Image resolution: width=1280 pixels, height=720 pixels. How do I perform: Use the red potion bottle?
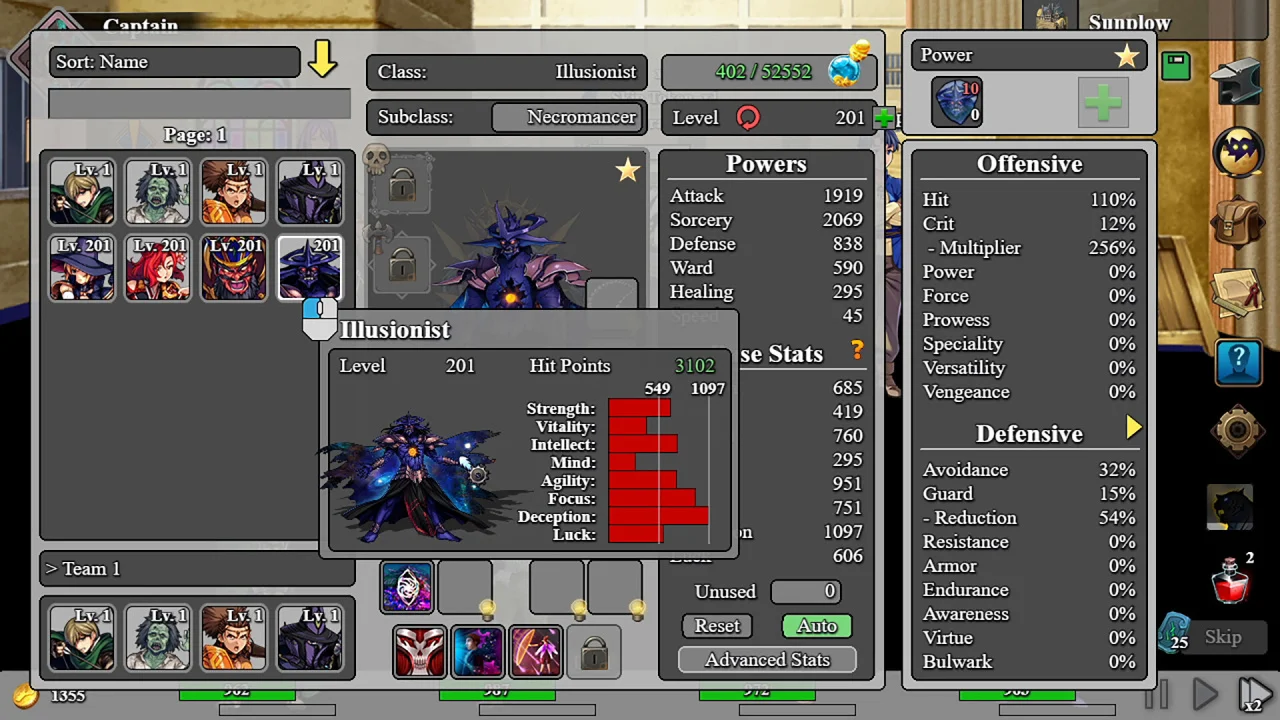click(x=1232, y=578)
